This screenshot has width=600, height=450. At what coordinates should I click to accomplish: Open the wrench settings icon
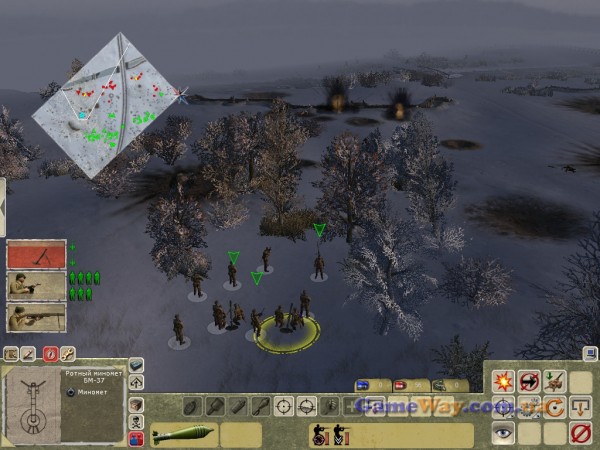tap(68, 353)
